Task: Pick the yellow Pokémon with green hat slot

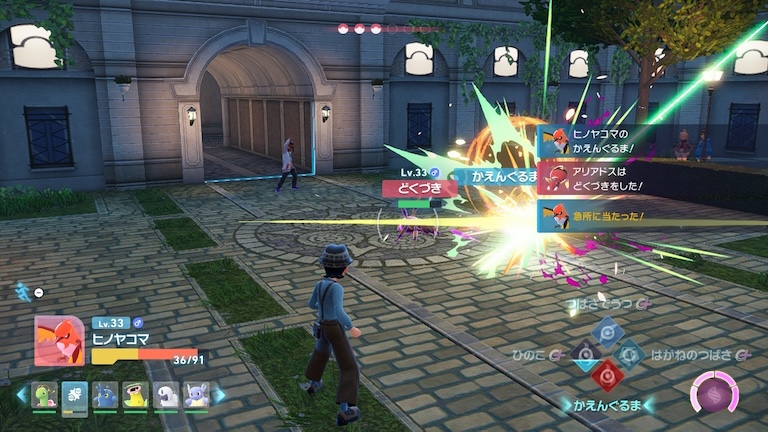Action: click(136, 394)
